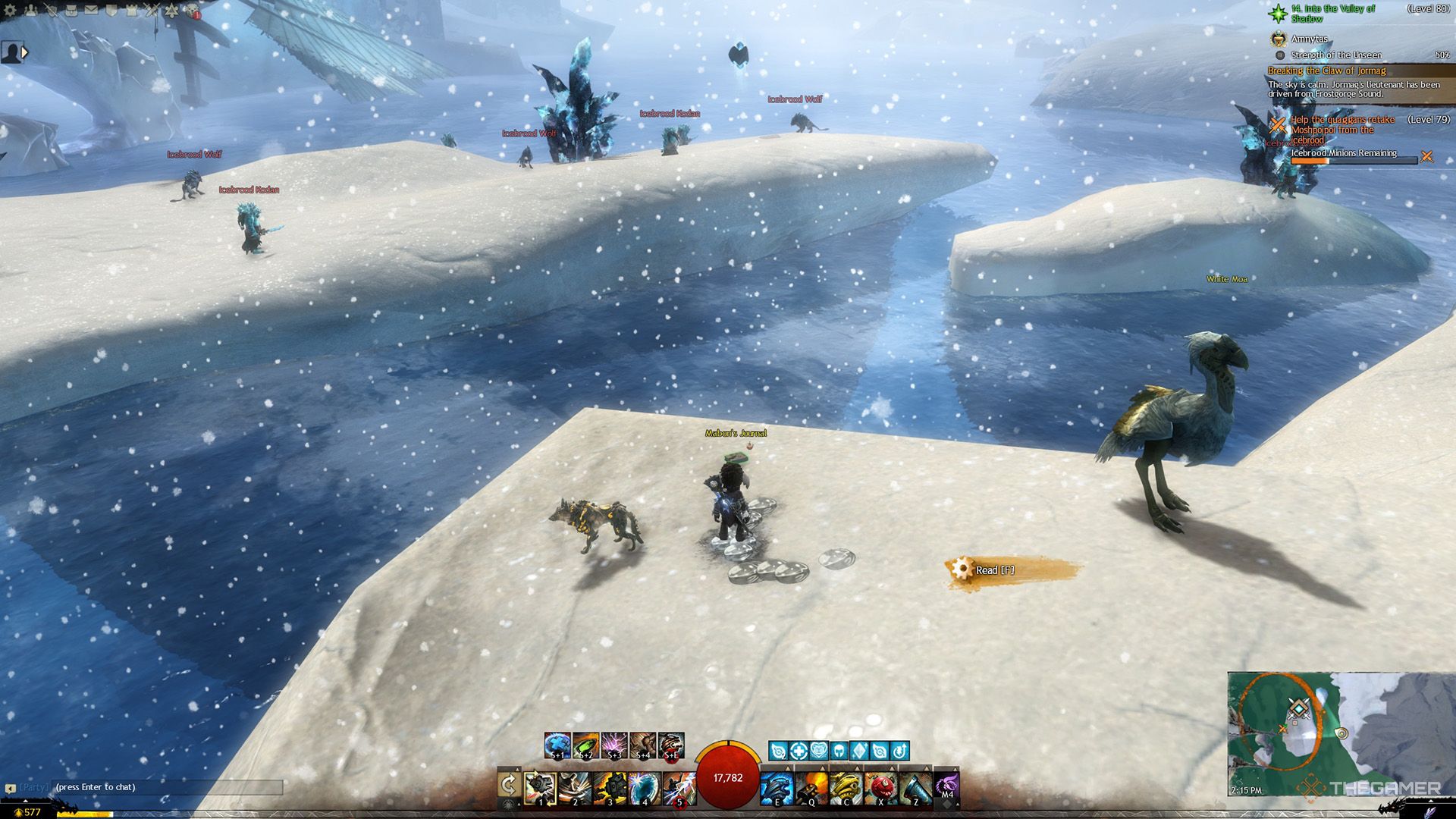Image resolution: width=1456 pixels, height=819 pixels.
Task: Open the game menu gear icon
Action: [11, 11]
